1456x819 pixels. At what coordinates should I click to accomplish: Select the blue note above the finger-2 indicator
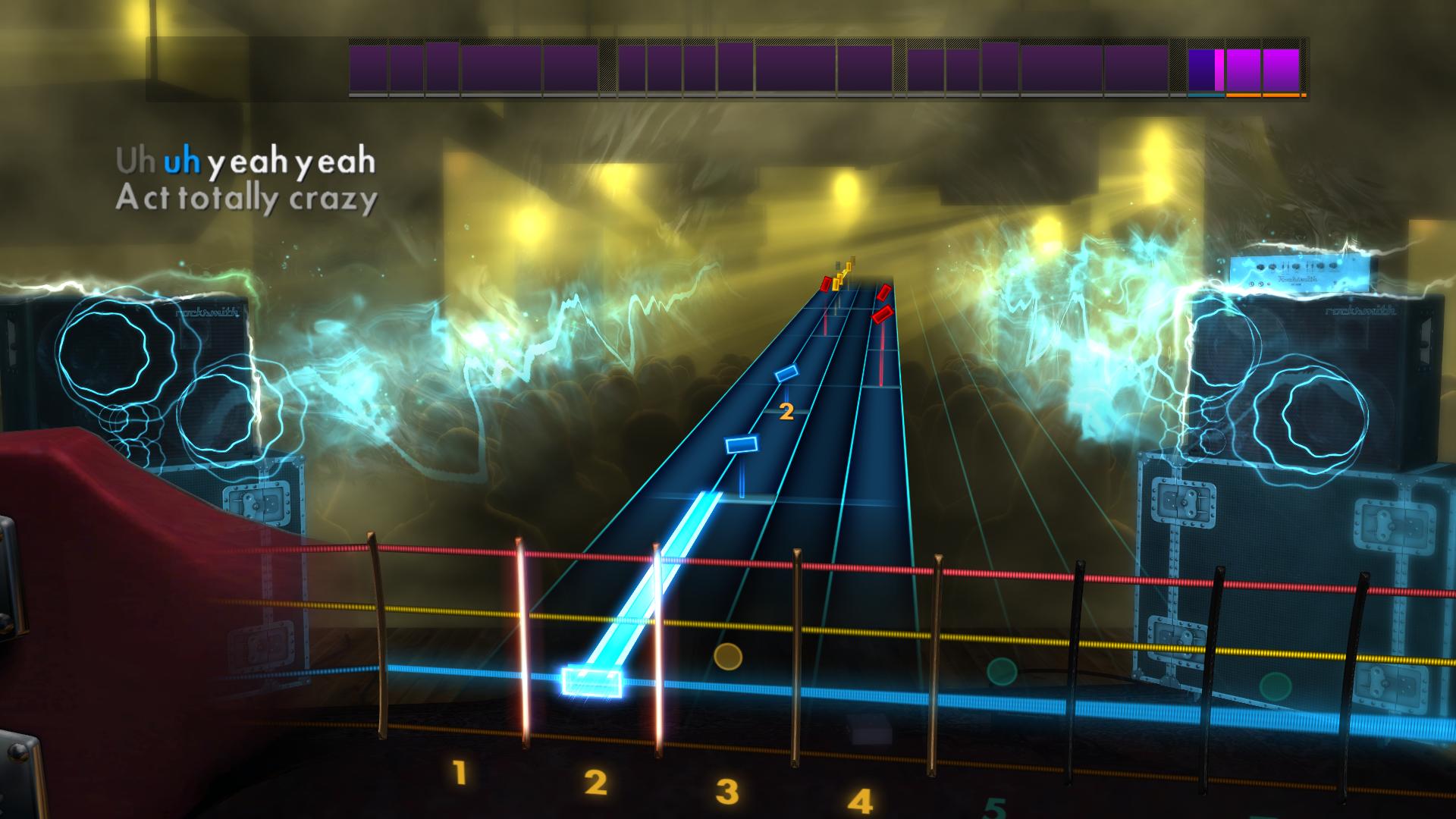point(787,372)
